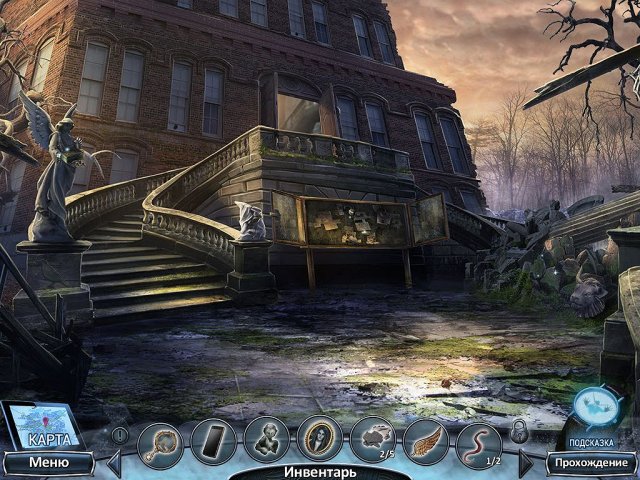Pick the worm item marked 1/2
Image resolution: width=640 pixels, height=480 pixels.
point(478,440)
